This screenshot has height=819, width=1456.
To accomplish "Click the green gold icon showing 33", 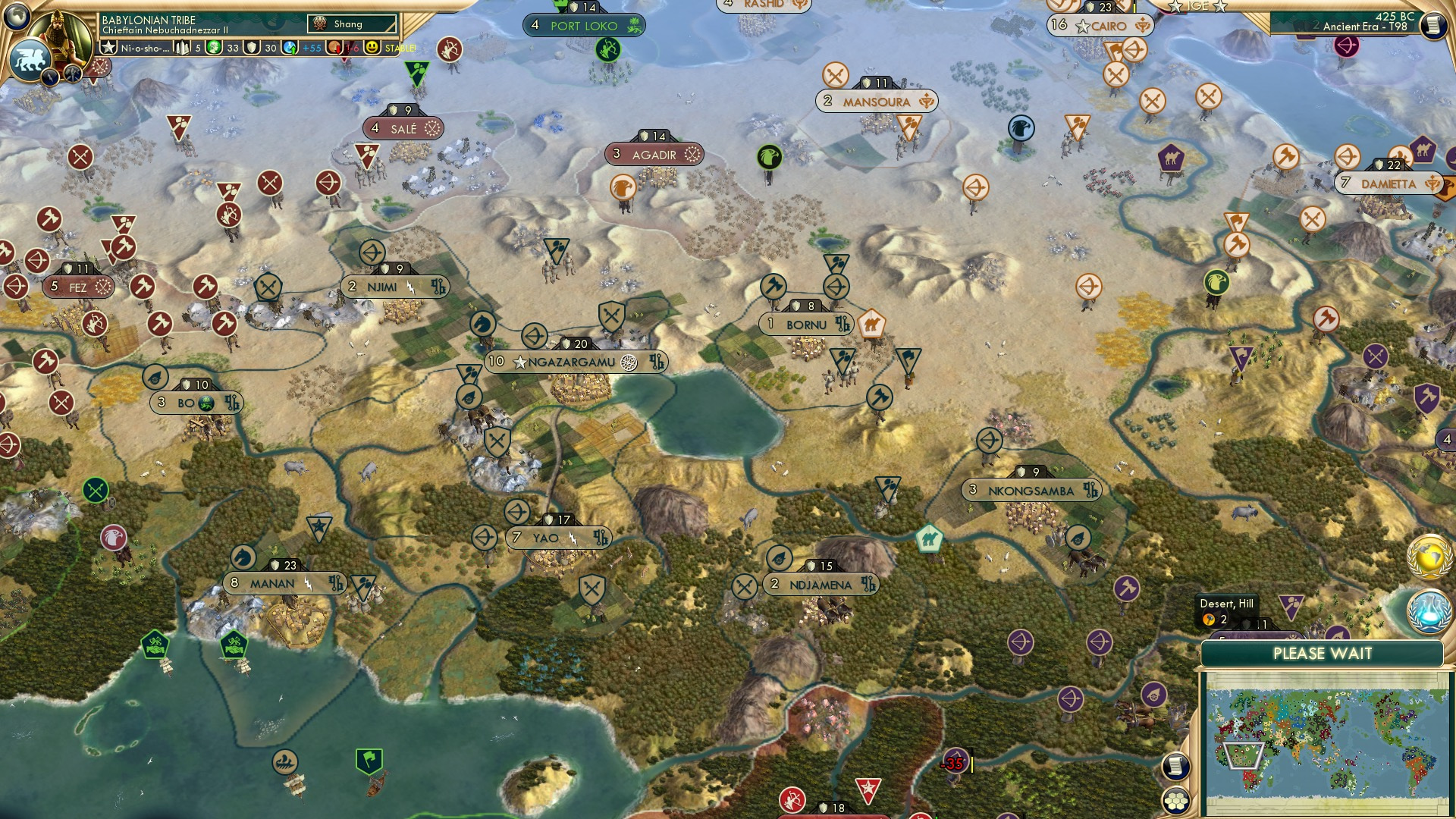I will click(x=215, y=47).
